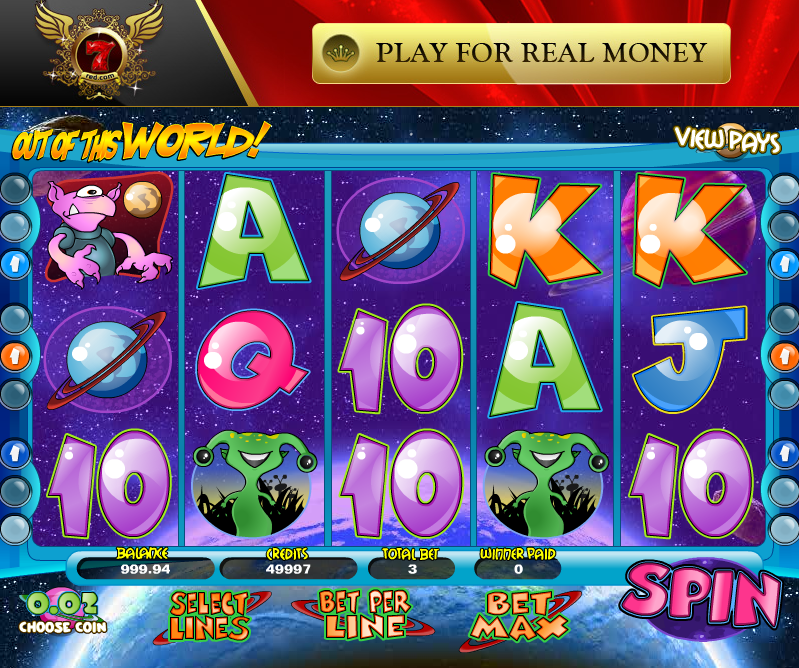Open the View Pays paytable
Viewport: 799px width, 668px height.
click(x=726, y=140)
